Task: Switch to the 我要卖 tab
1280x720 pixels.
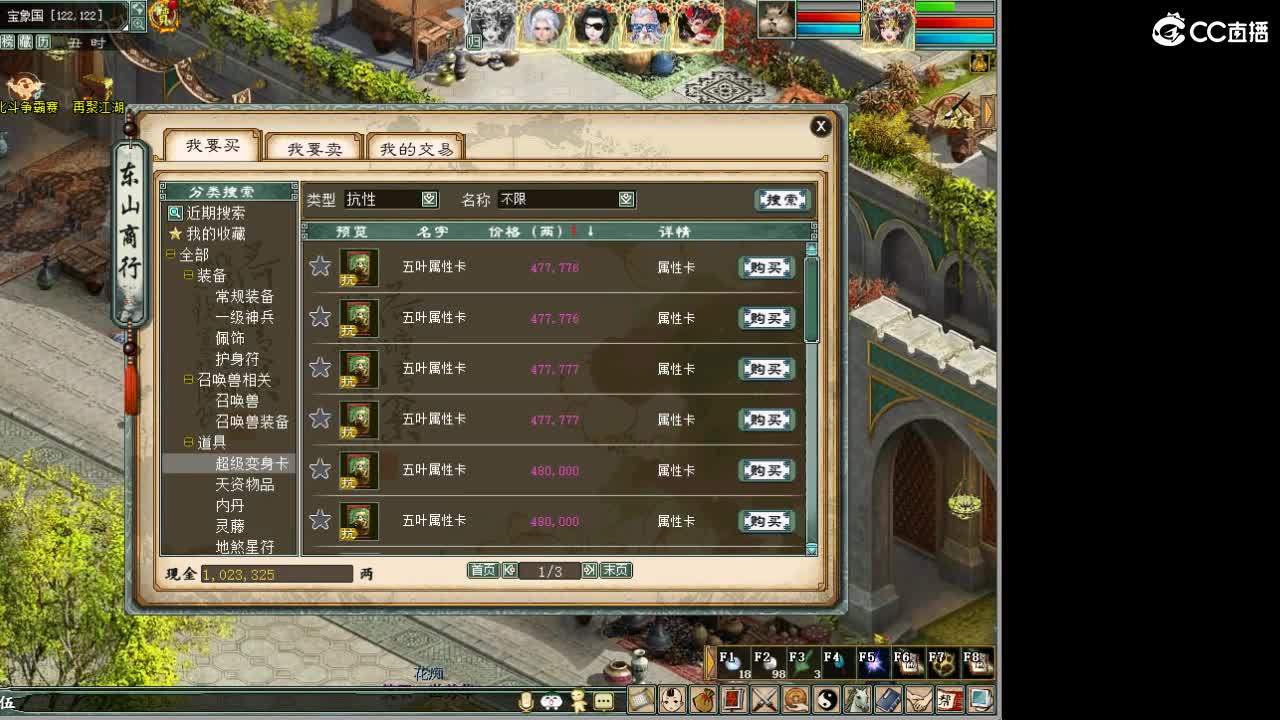Action: click(316, 146)
